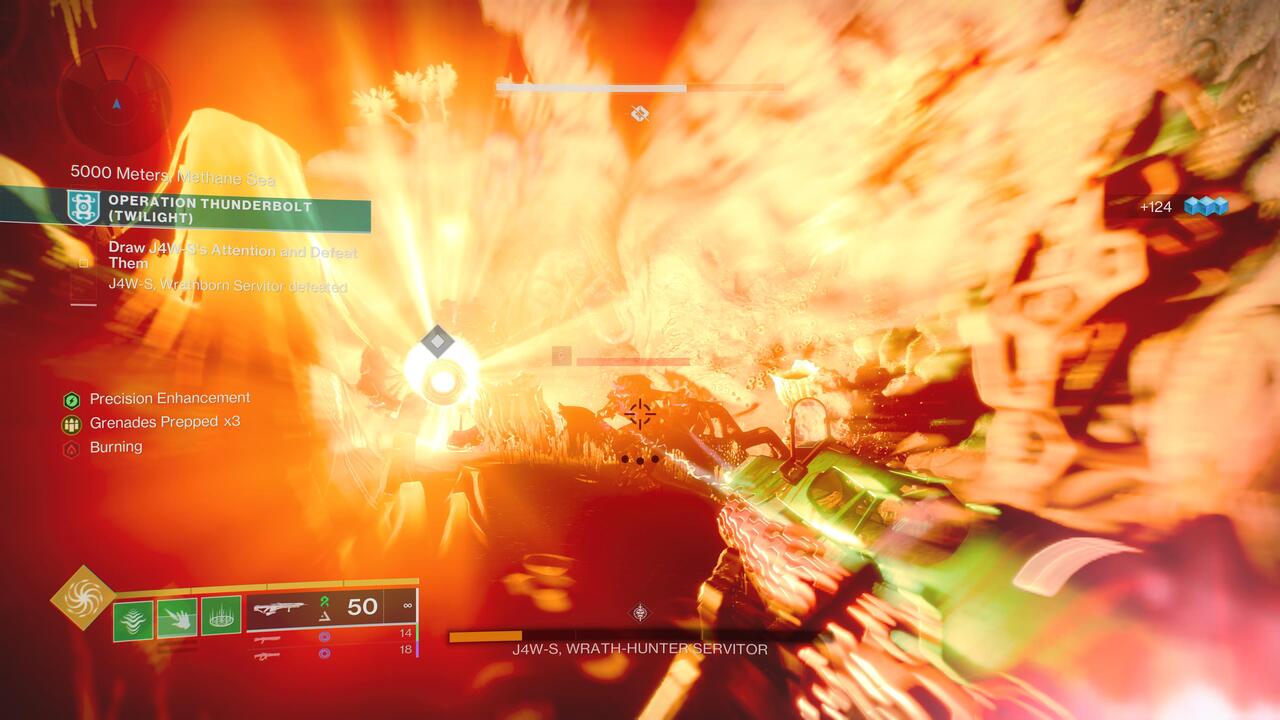The image size is (1280, 720).
Task: Click the infinity ammo symbol
Action: coord(408,605)
